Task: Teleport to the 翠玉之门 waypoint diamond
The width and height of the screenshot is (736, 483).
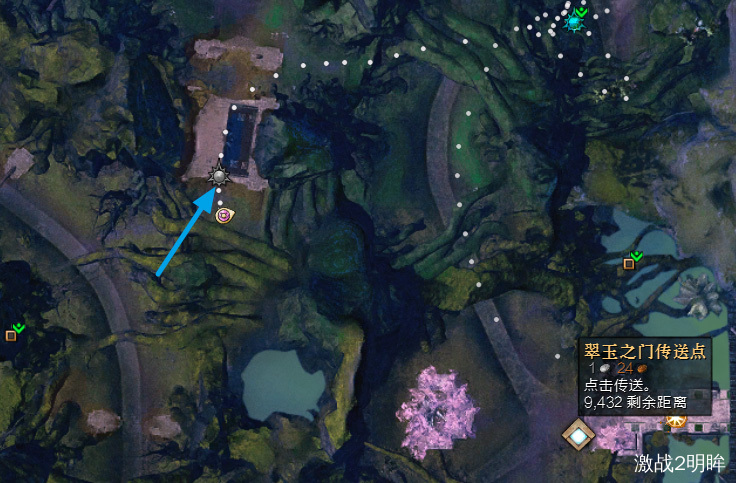Action: [x=577, y=435]
